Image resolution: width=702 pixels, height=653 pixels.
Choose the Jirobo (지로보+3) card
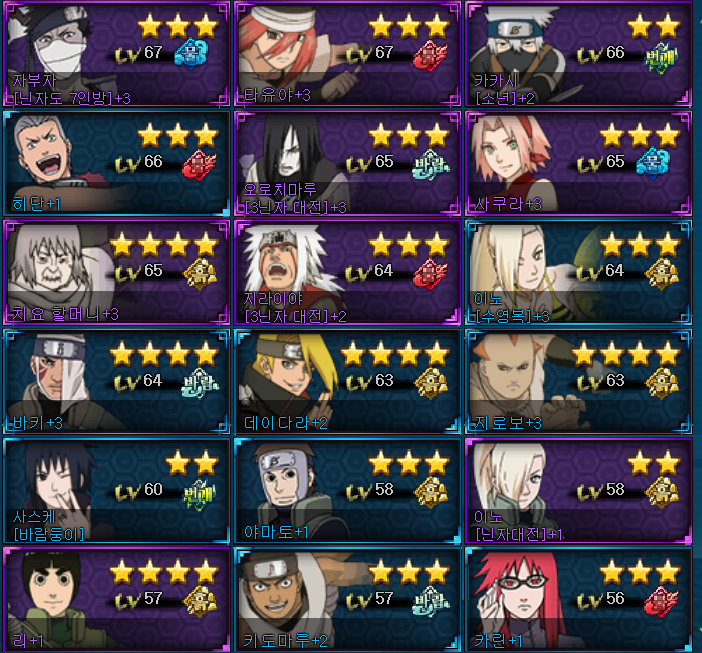pyautogui.click(x=578, y=382)
